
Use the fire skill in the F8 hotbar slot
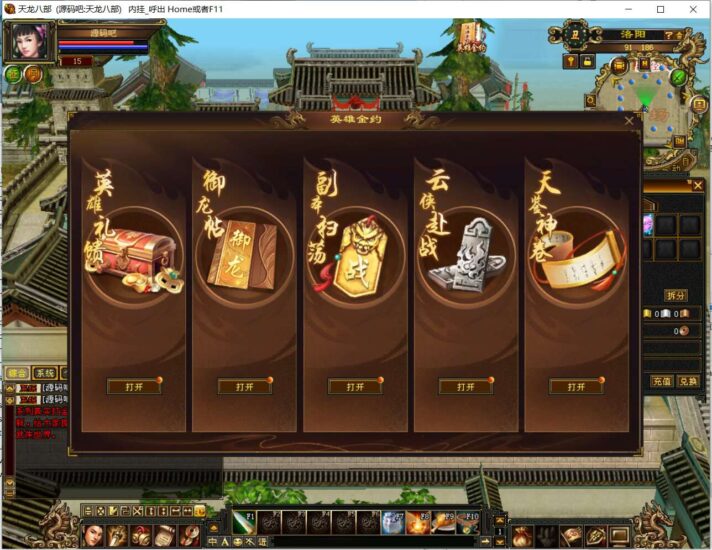point(418,522)
